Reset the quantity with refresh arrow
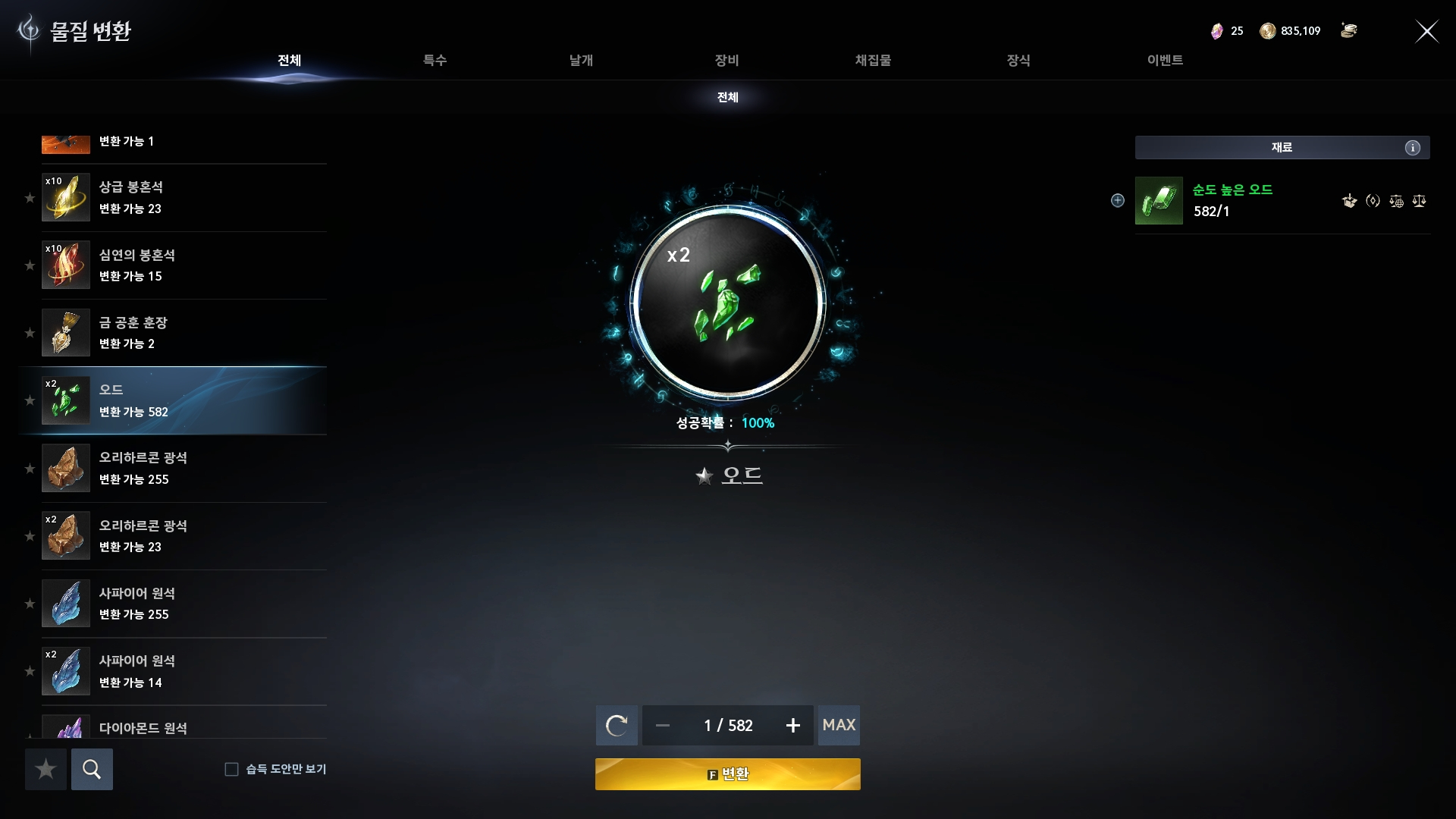1456x819 pixels. (x=617, y=726)
